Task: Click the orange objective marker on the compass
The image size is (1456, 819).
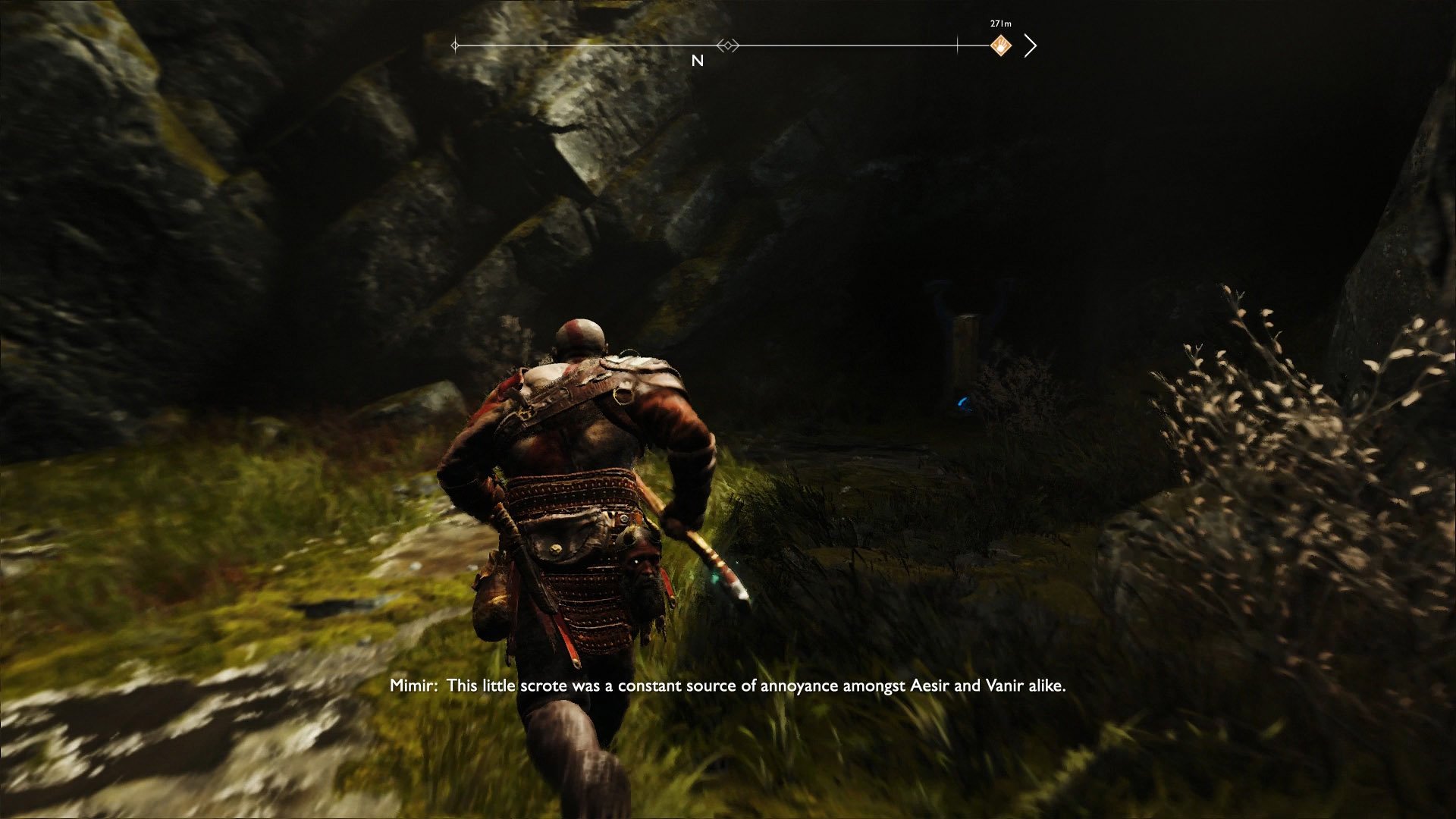Action: [x=1001, y=45]
